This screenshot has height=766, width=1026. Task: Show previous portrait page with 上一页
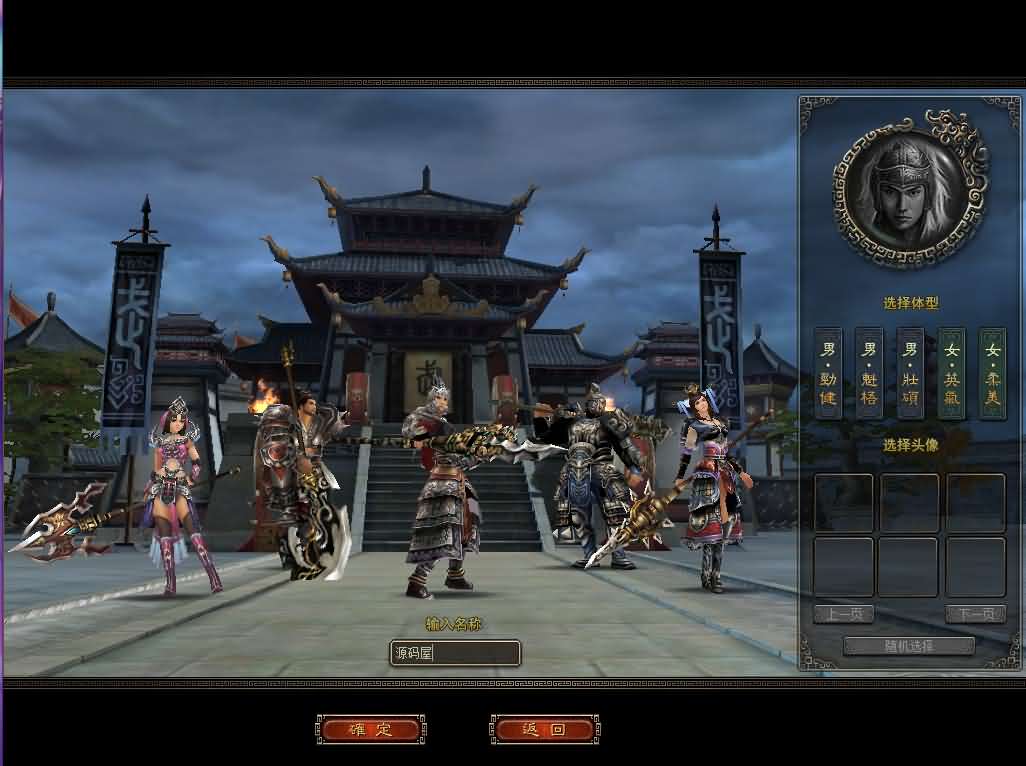[x=843, y=614]
